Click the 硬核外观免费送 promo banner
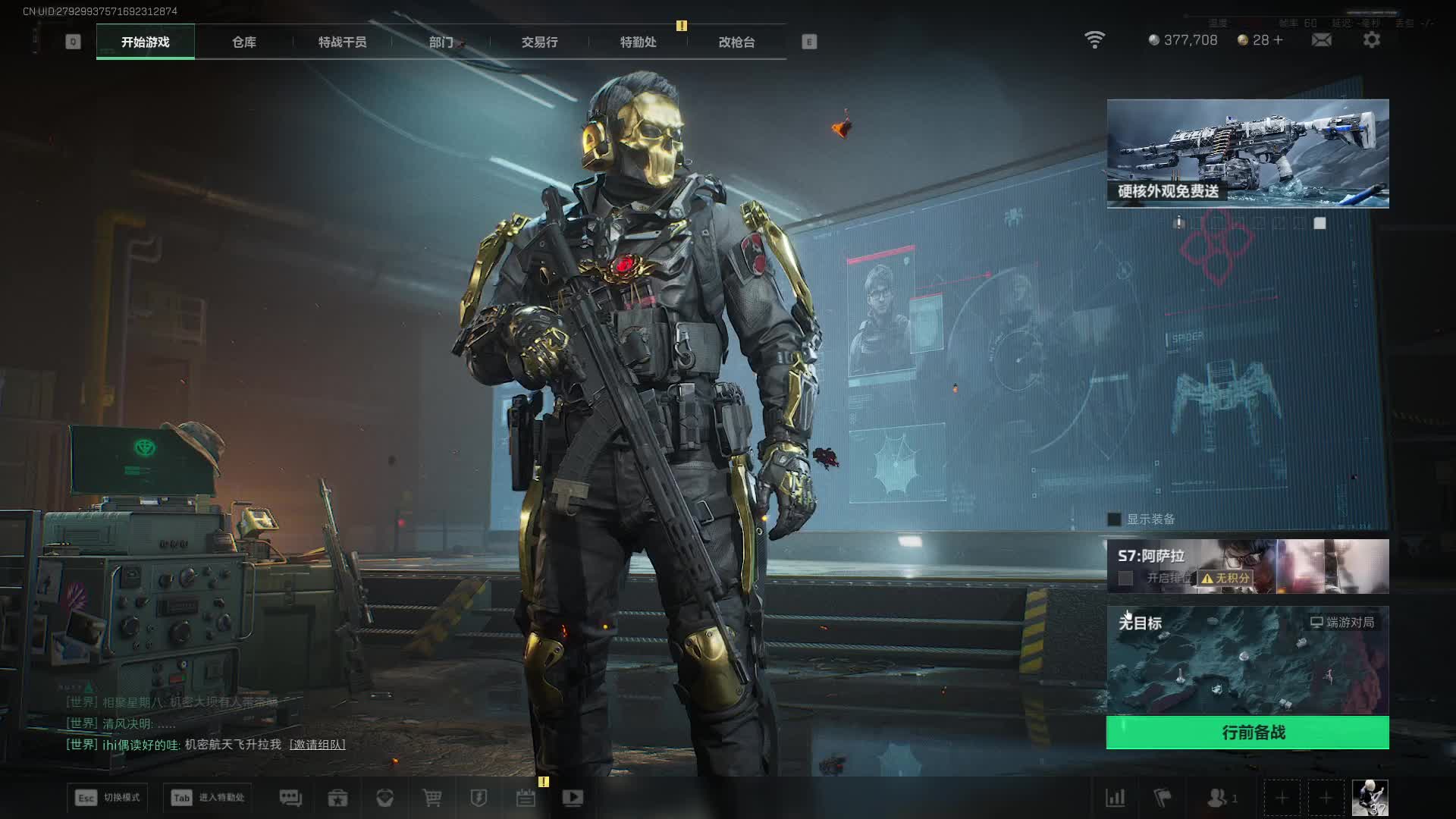1456x819 pixels. [1247, 153]
